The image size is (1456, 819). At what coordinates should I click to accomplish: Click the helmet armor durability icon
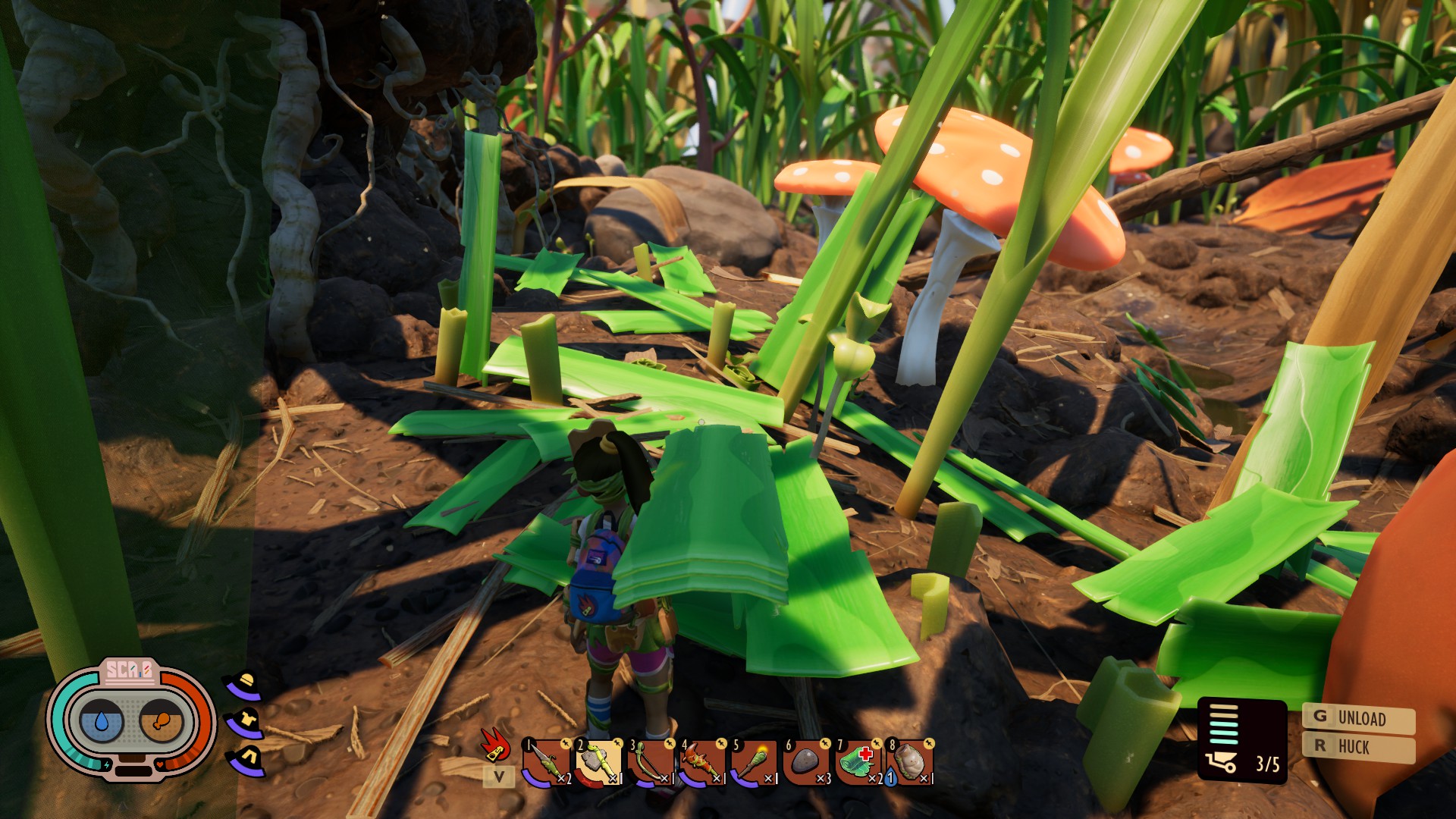click(244, 685)
